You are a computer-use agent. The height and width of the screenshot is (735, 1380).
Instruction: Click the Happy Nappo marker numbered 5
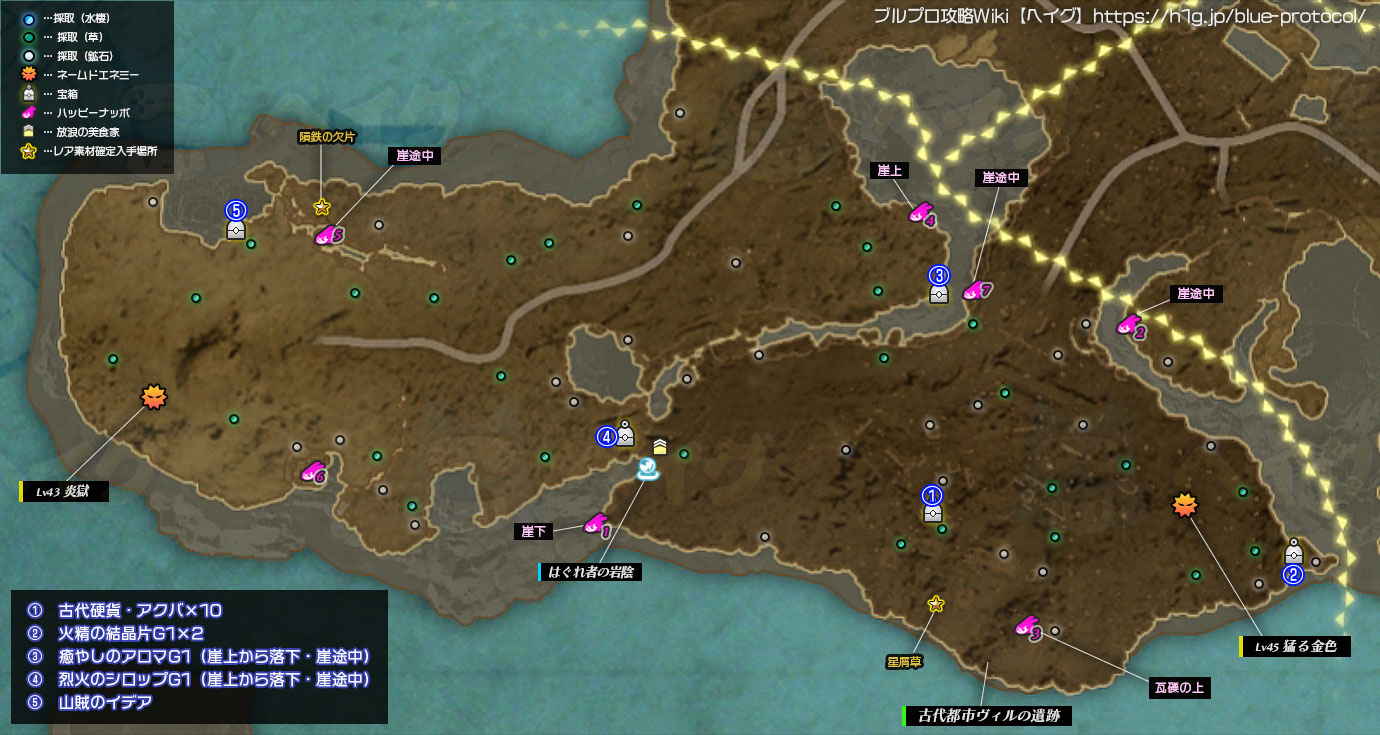coord(328,236)
